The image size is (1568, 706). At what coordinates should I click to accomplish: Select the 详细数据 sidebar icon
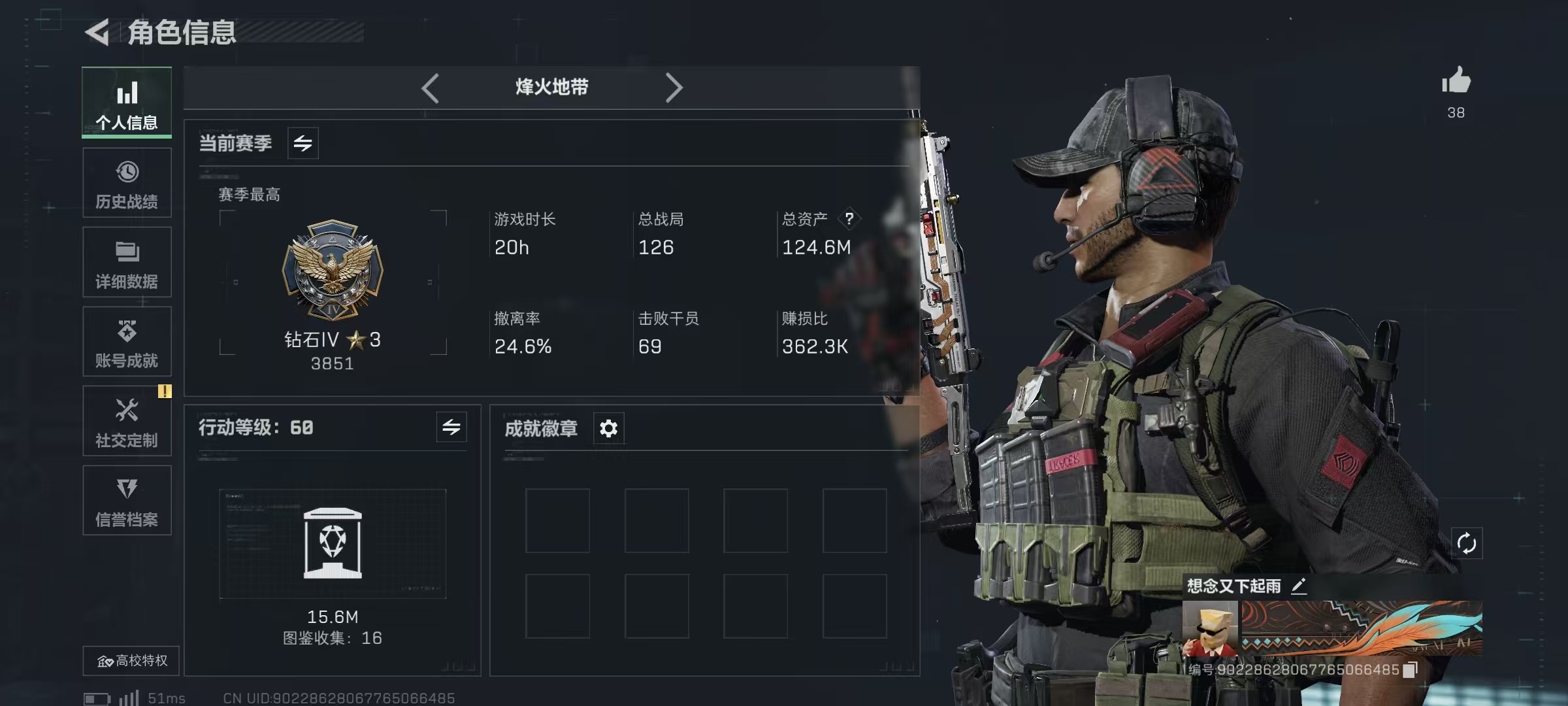click(127, 261)
